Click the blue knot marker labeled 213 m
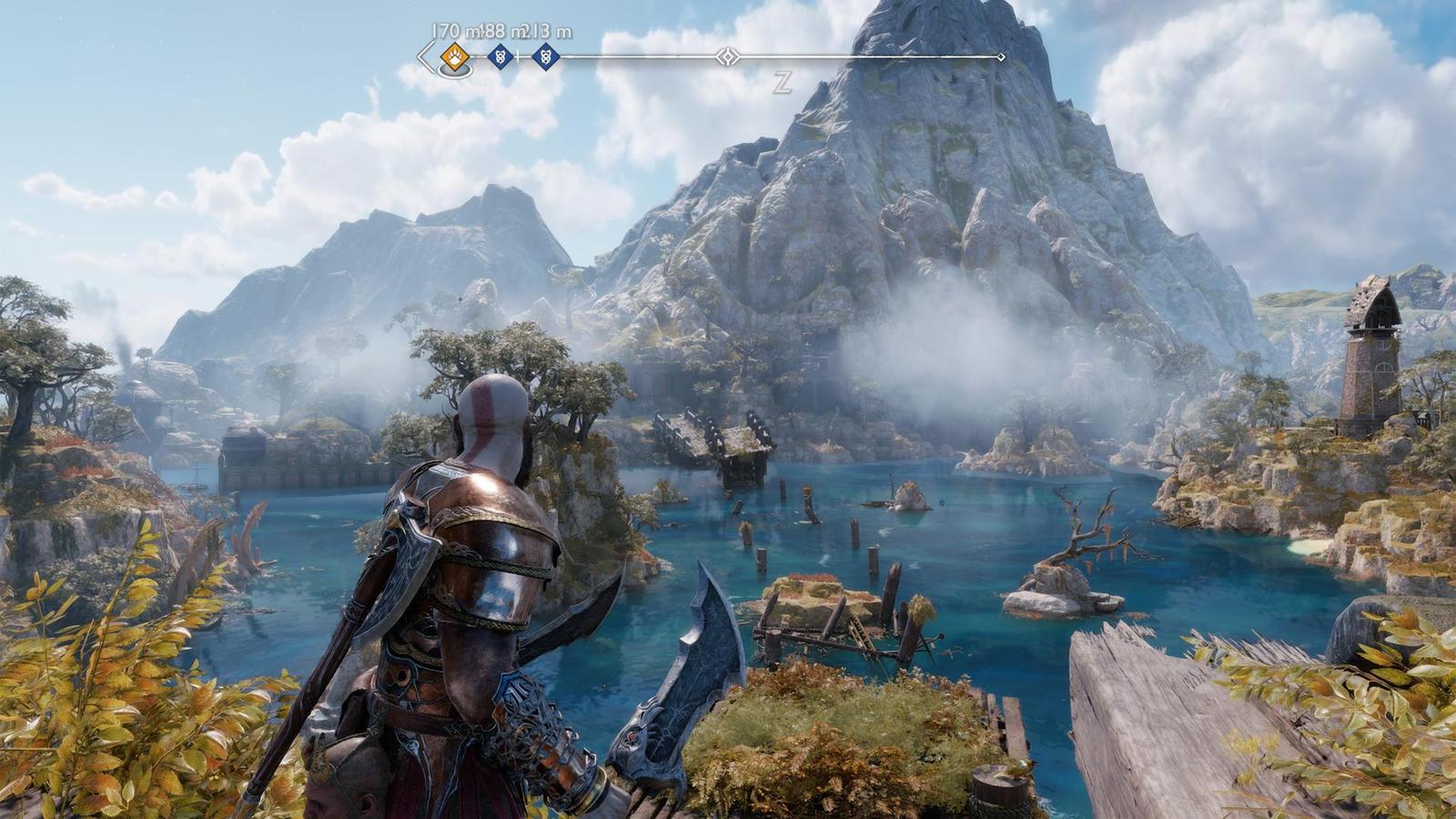Screen dimensions: 1456x819 (x=545, y=57)
